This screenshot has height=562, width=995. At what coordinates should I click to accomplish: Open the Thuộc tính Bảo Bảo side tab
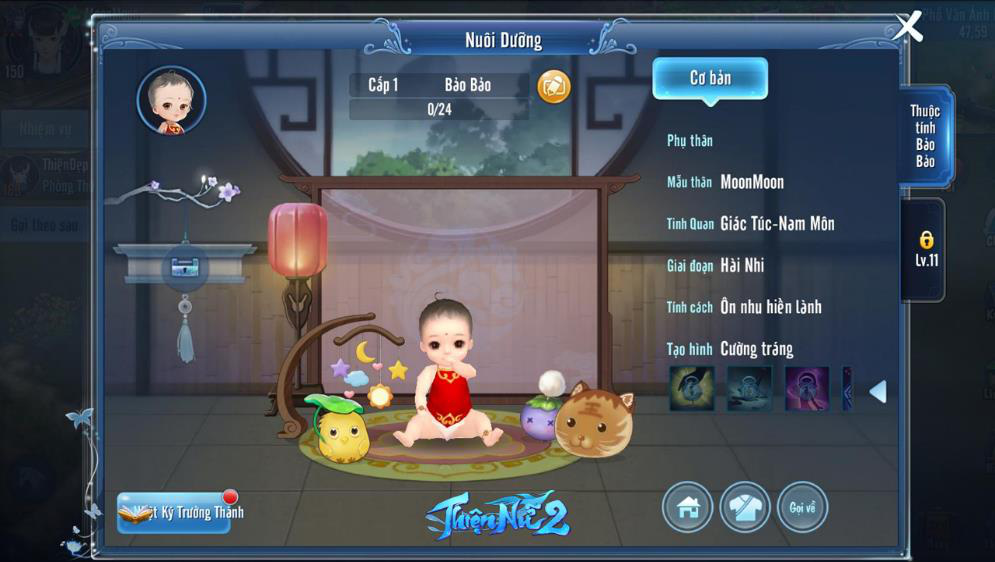[x=925, y=136]
